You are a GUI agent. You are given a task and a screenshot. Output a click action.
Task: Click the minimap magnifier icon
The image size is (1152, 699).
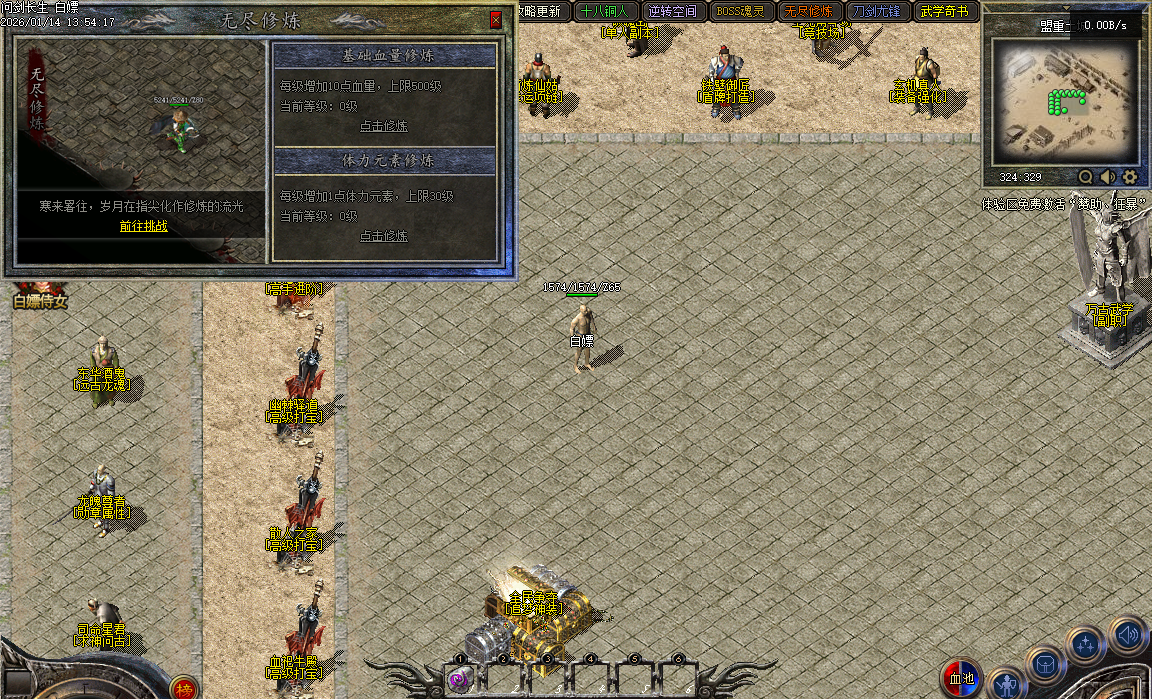[x=1086, y=177]
